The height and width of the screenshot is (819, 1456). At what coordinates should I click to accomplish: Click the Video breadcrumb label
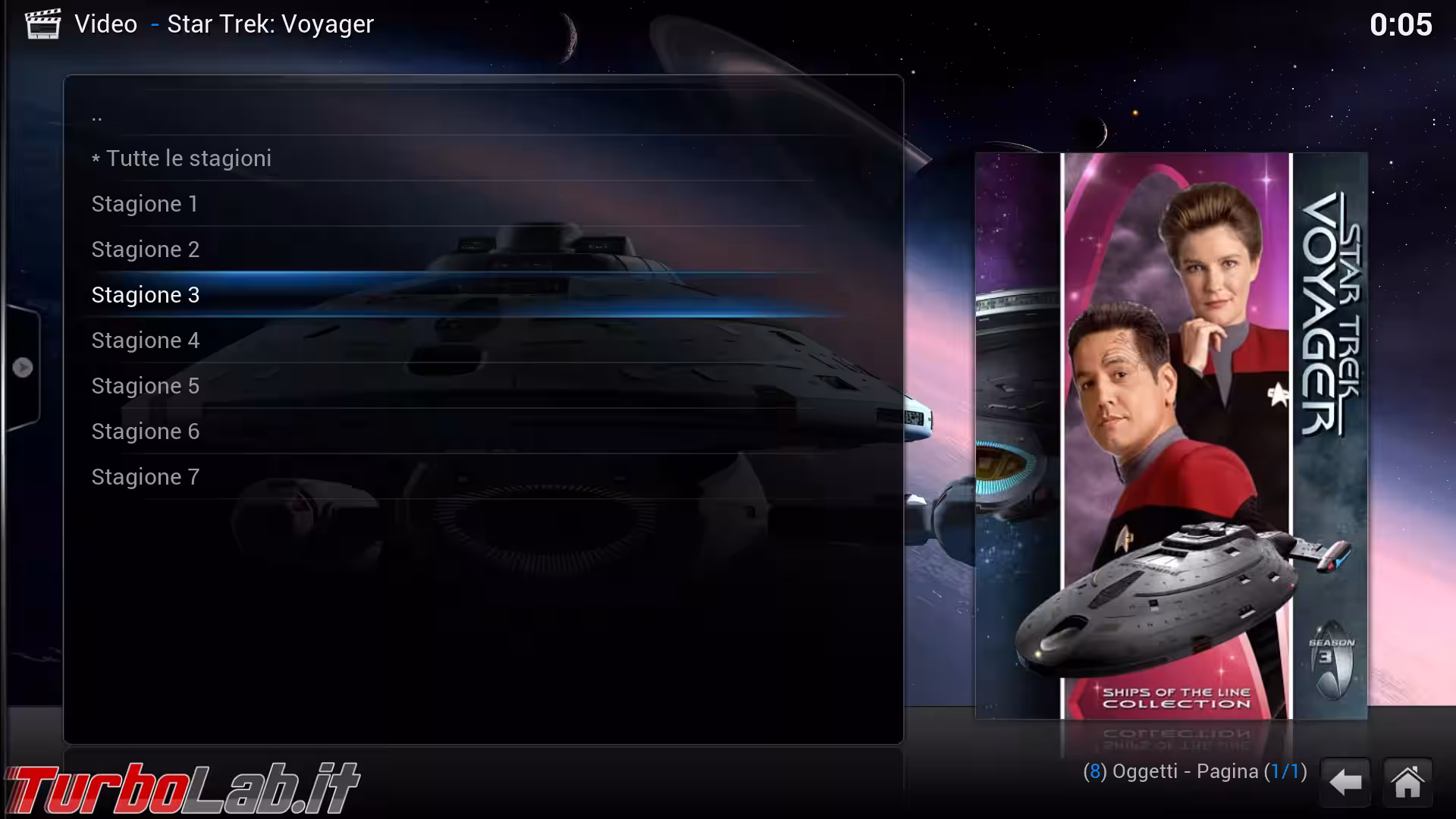[x=105, y=24]
